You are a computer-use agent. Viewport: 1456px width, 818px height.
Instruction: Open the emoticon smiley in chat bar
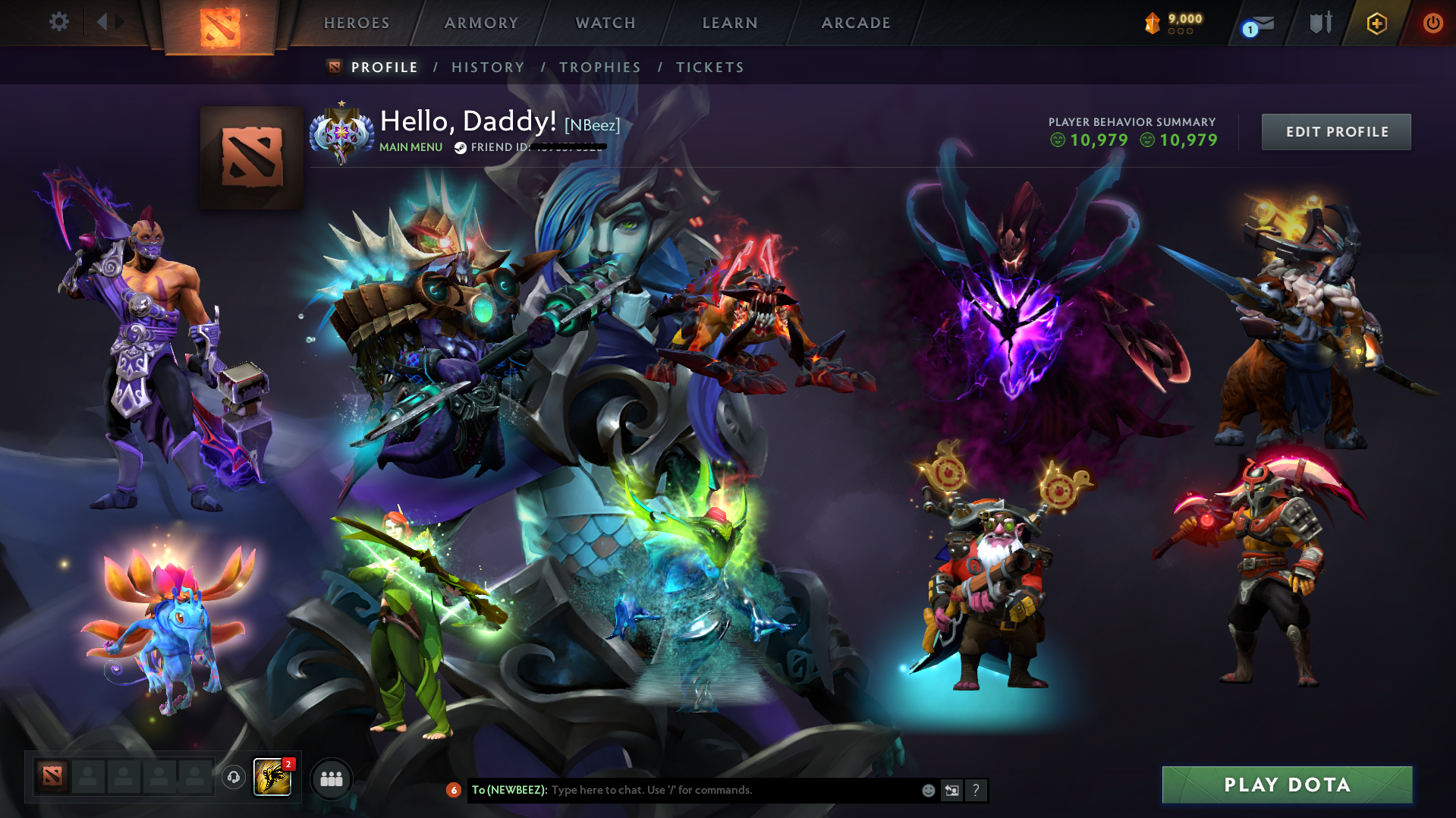(927, 790)
